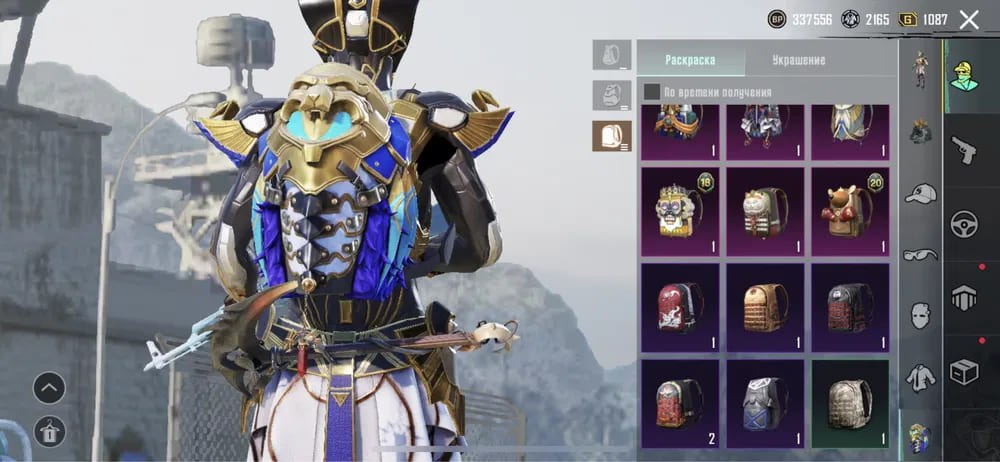
Task: Select the skull-faced backpack with badge 18
Action: [678, 212]
